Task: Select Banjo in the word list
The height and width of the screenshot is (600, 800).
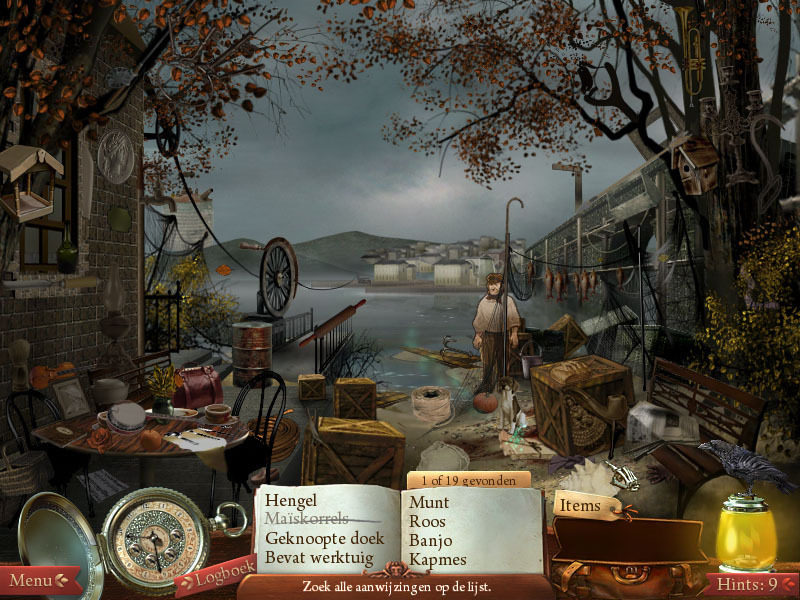Action: pyautogui.click(x=430, y=541)
